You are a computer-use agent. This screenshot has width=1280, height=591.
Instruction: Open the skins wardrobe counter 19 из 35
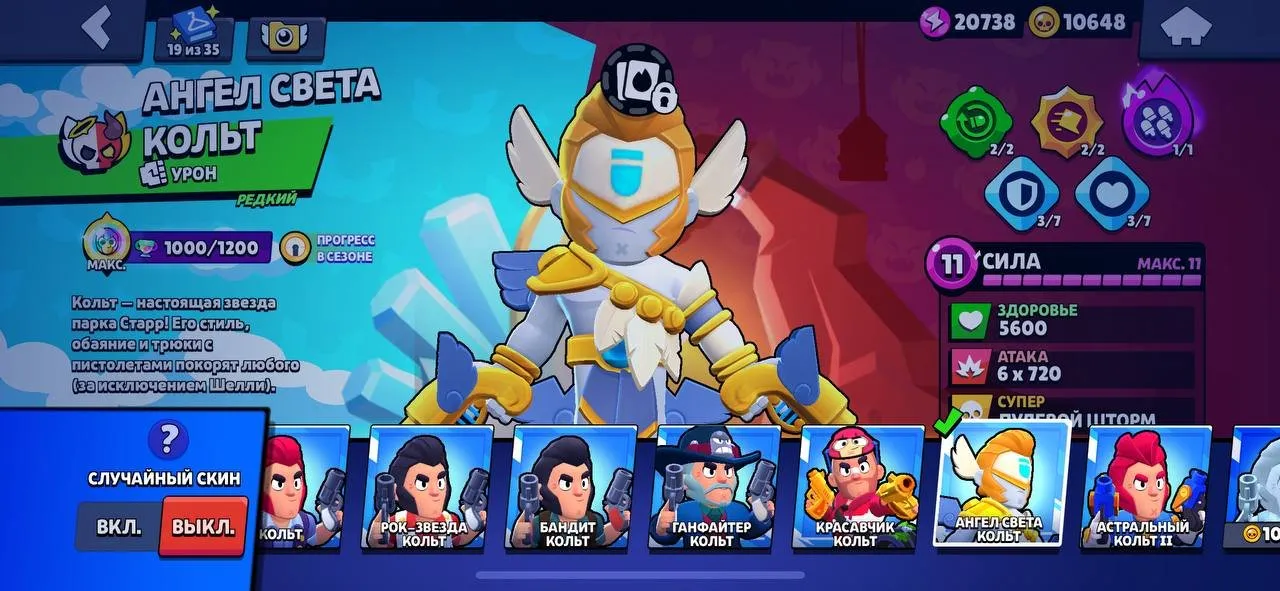(194, 35)
